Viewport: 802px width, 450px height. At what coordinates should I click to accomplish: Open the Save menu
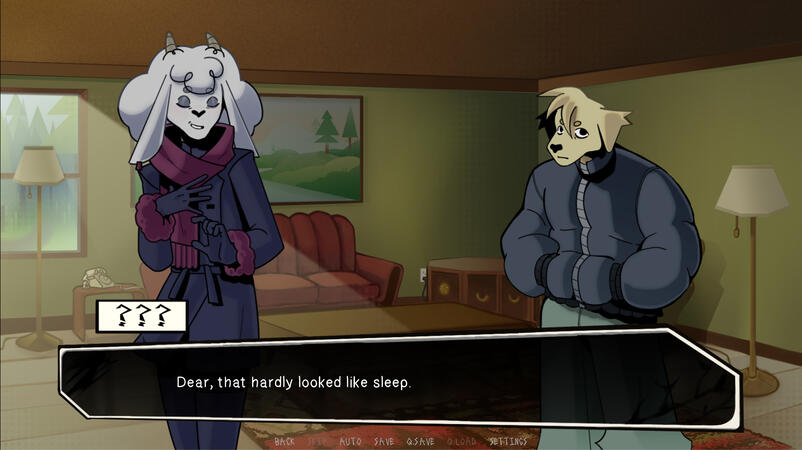point(383,441)
